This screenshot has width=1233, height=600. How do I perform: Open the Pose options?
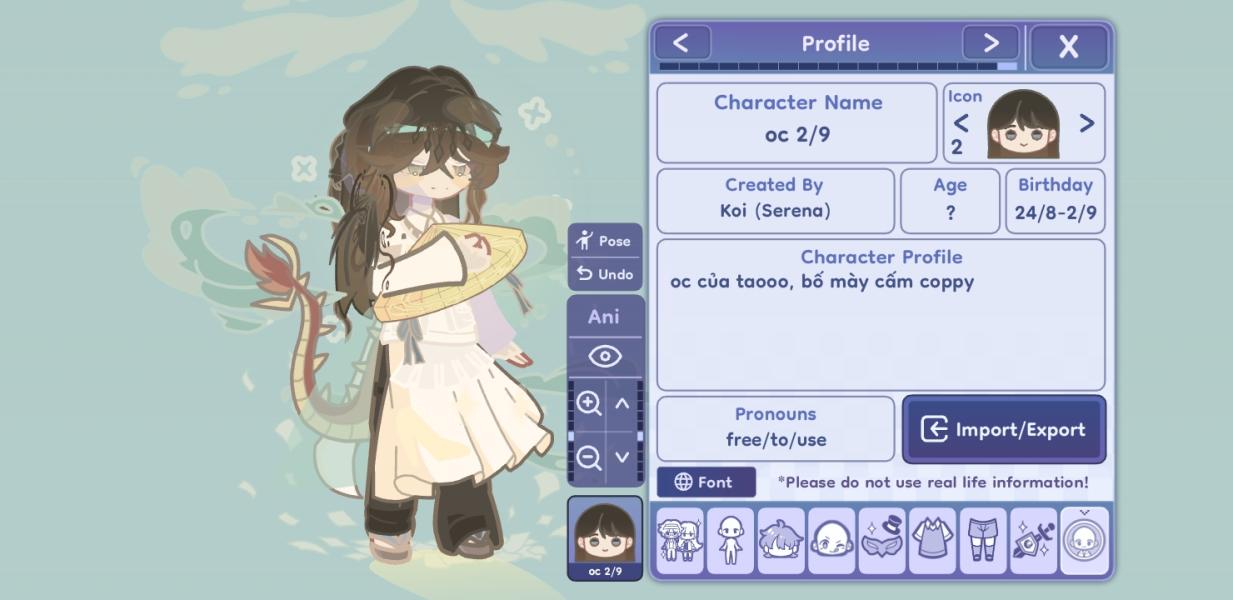click(x=604, y=241)
